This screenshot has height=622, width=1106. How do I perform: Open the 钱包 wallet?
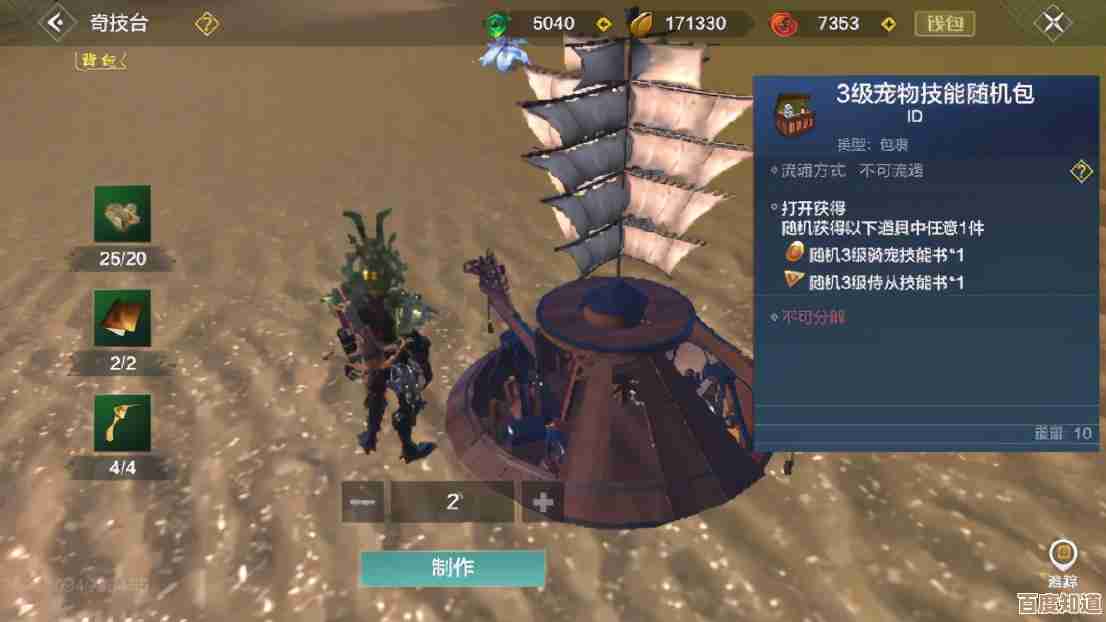(944, 23)
